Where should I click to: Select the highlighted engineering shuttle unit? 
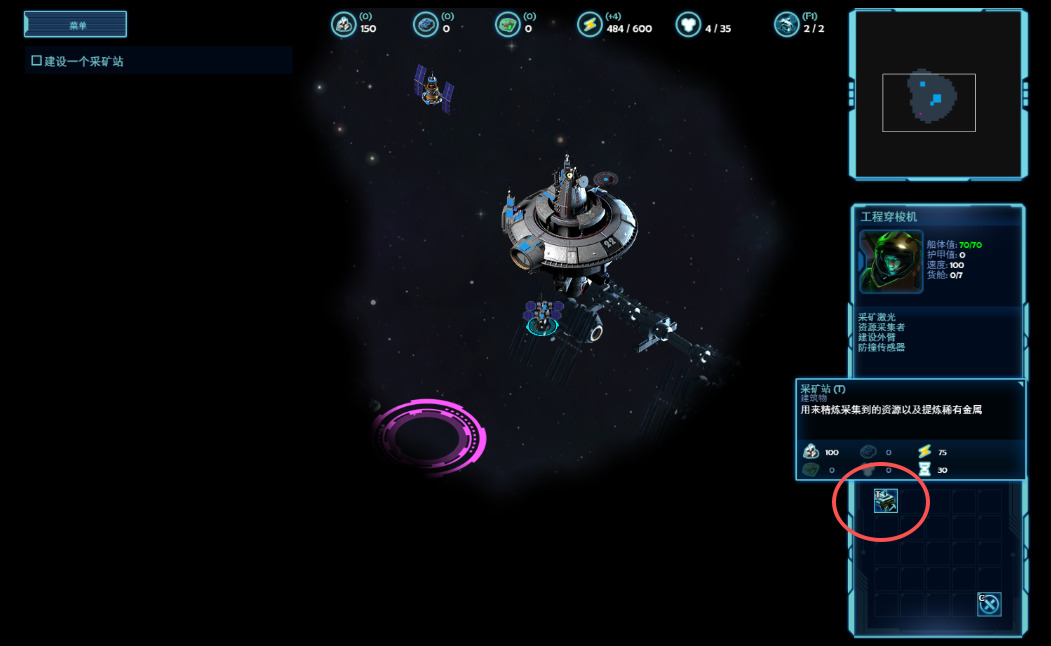542,315
